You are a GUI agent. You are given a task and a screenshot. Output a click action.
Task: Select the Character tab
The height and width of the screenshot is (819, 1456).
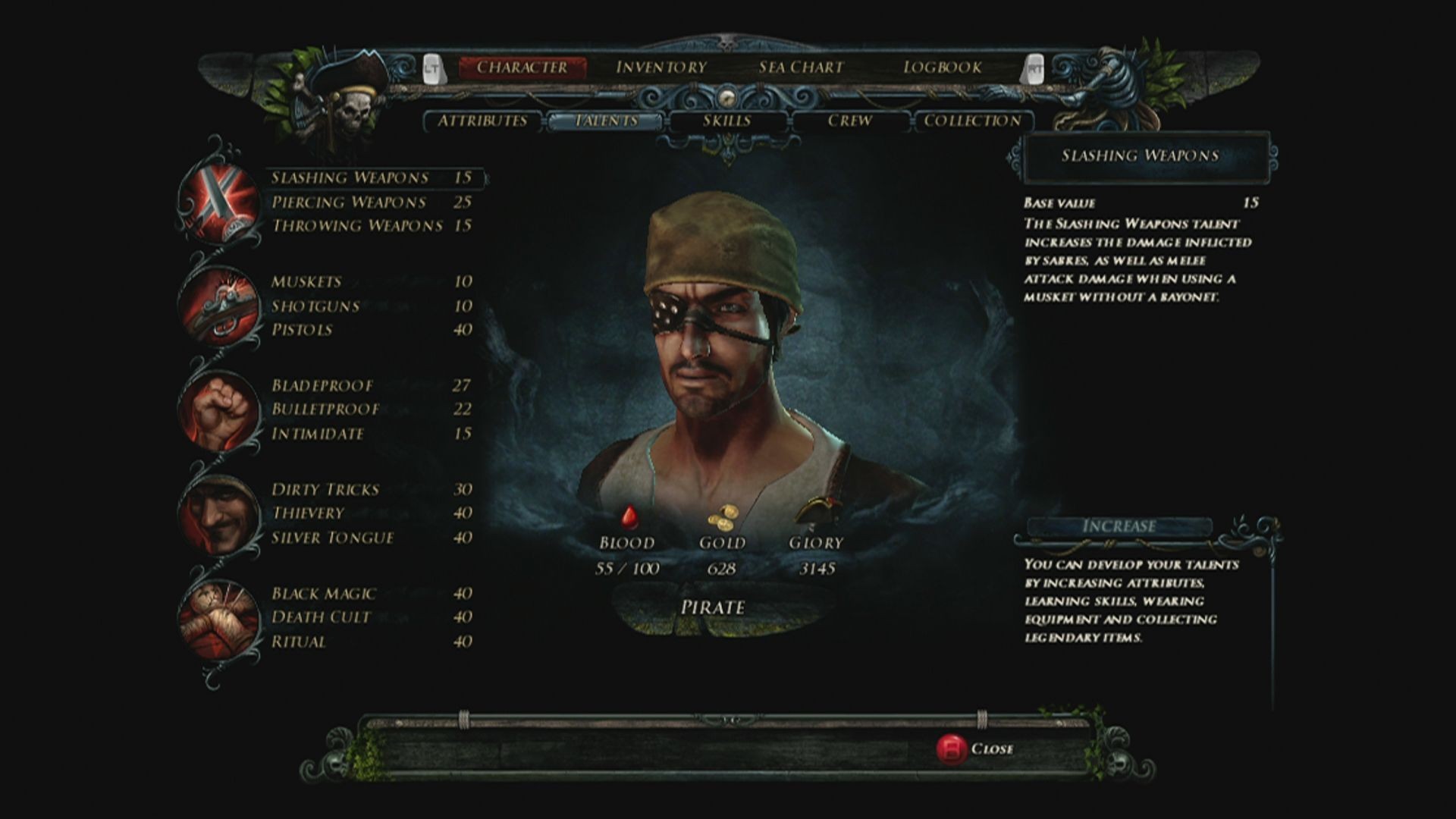(x=522, y=67)
